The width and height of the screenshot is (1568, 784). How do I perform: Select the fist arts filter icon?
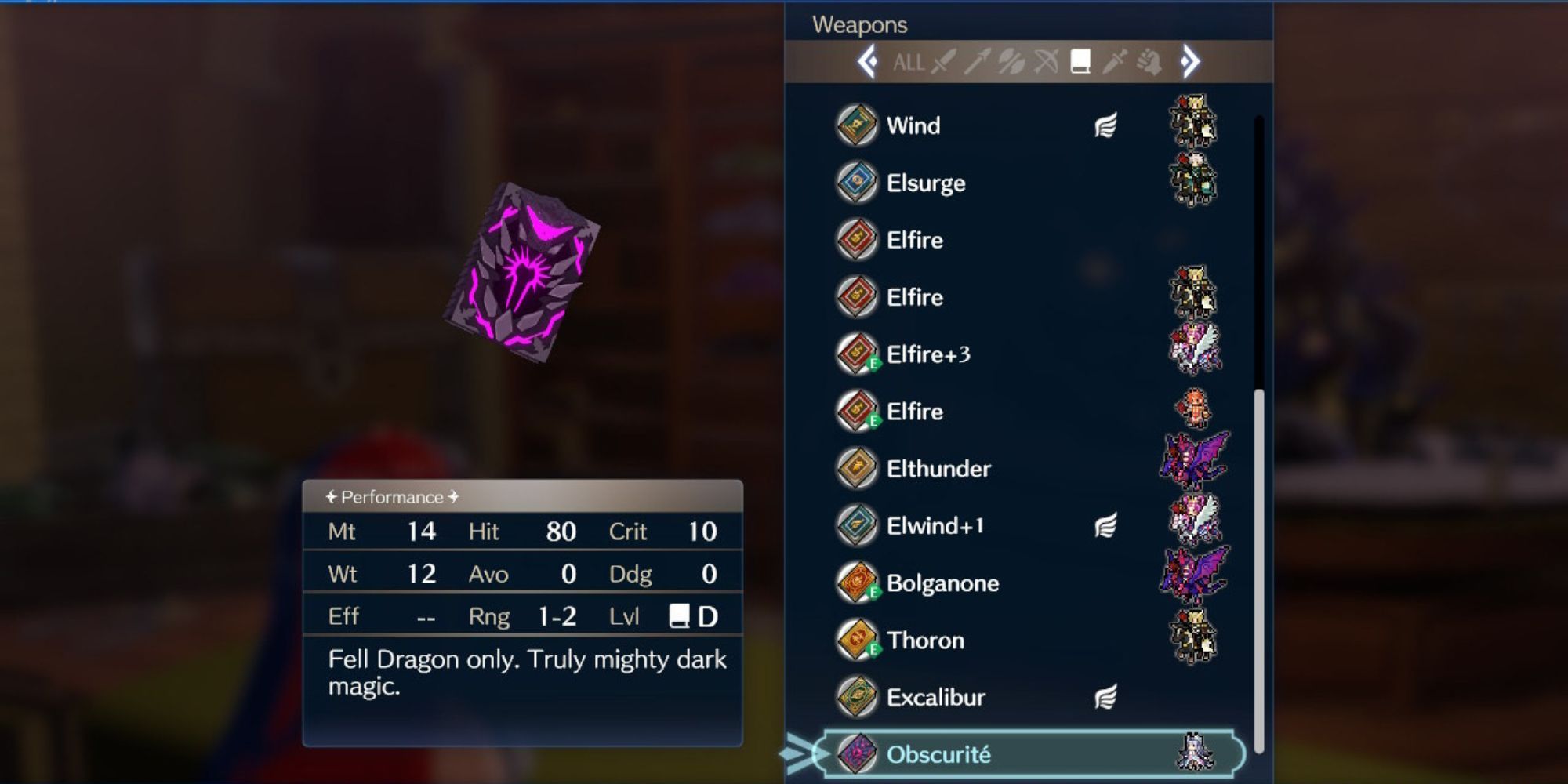[1147, 64]
